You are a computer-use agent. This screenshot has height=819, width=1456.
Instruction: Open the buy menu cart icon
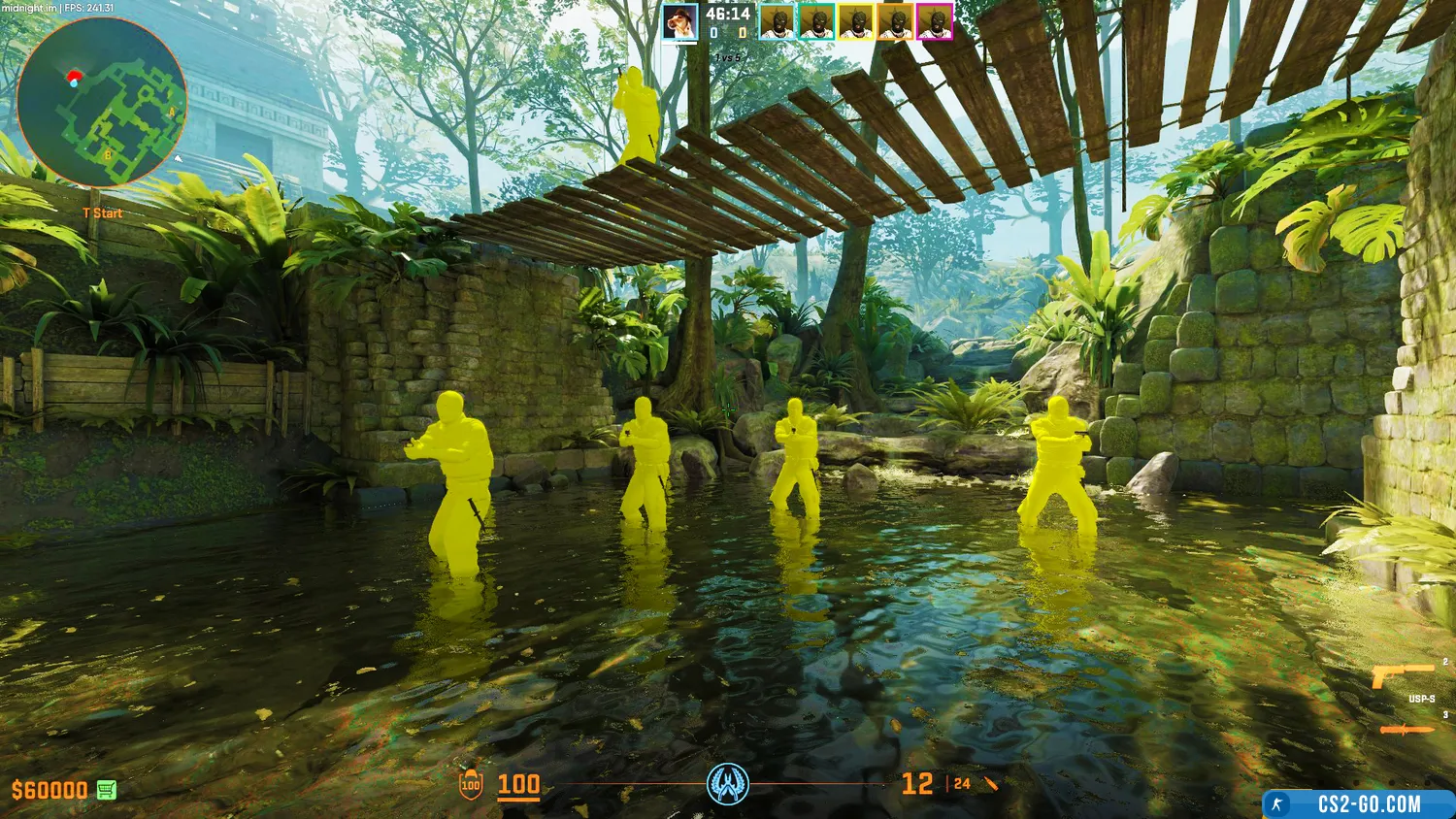107,790
